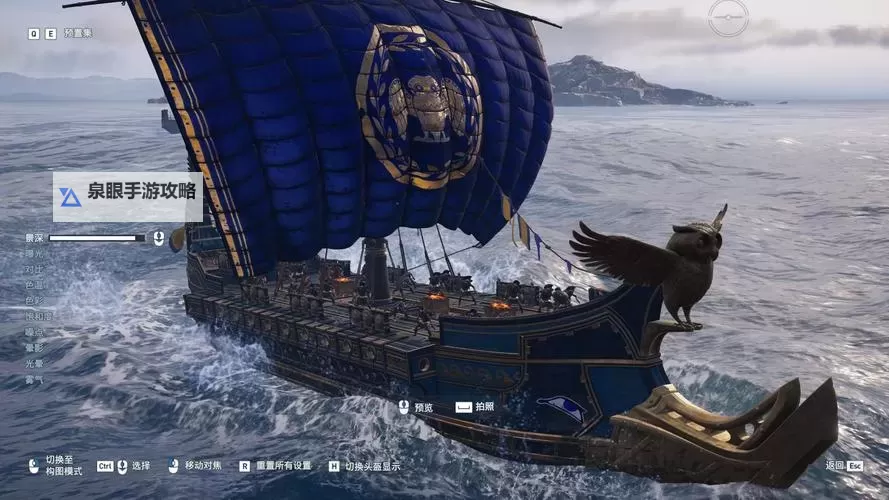Select the 饱和度 saturation option

coord(39,316)
